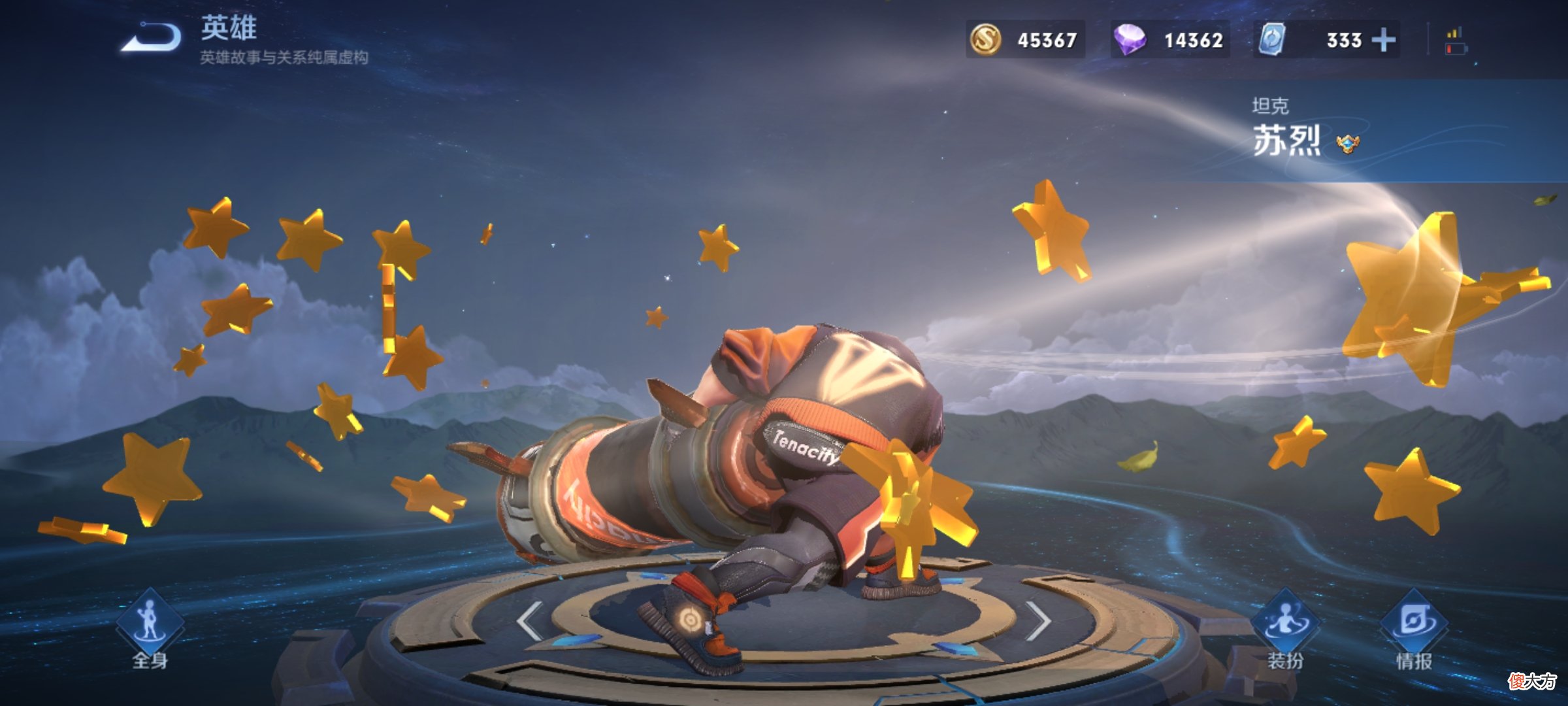
Task: Open the 装扮 outfit menu
Action: pyautogui.click(x=1285, y=629)
